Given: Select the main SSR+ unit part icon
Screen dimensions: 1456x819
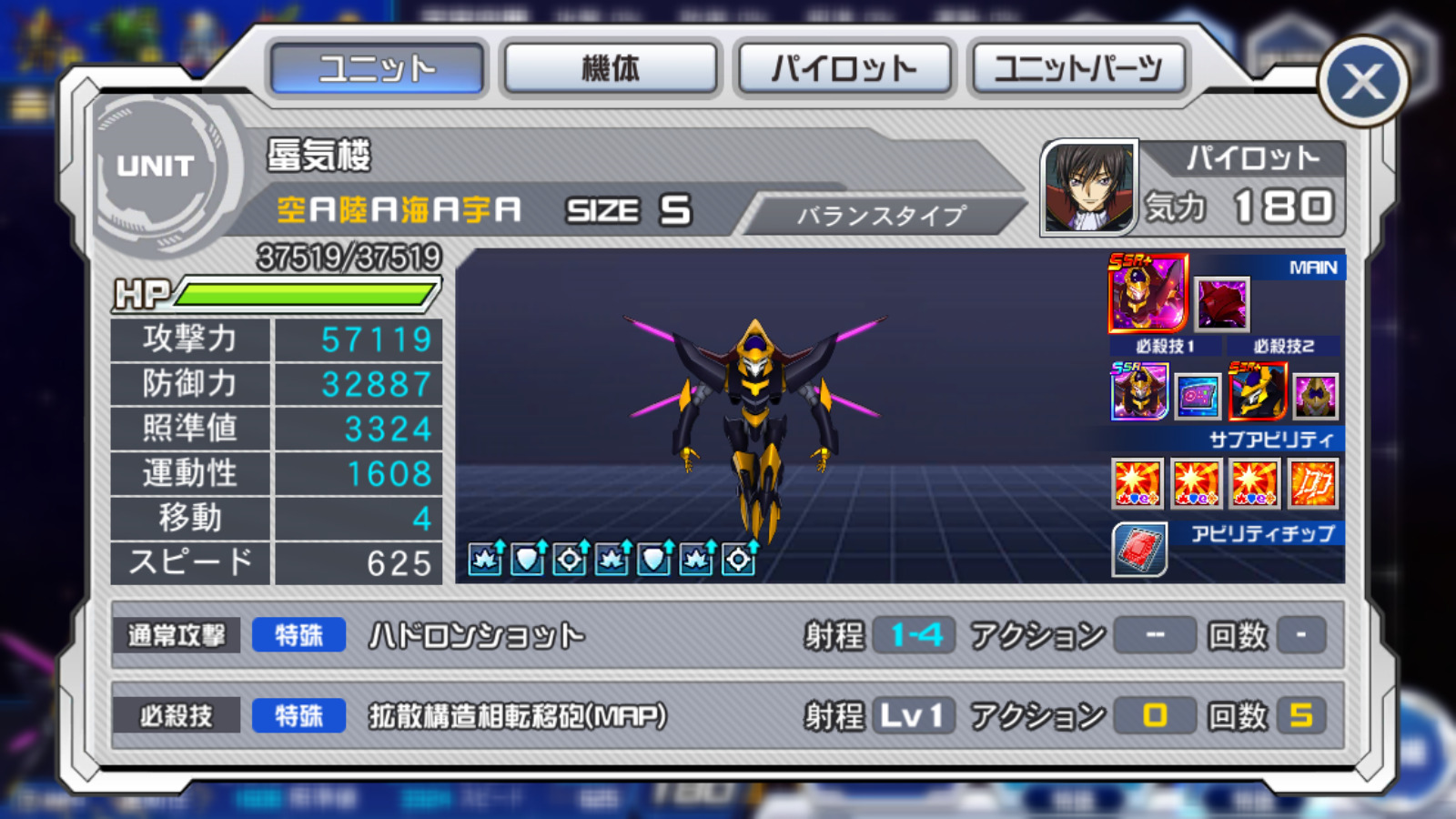Looking at the screenshot, I should pyautogui.click(x=1148, y=293).
